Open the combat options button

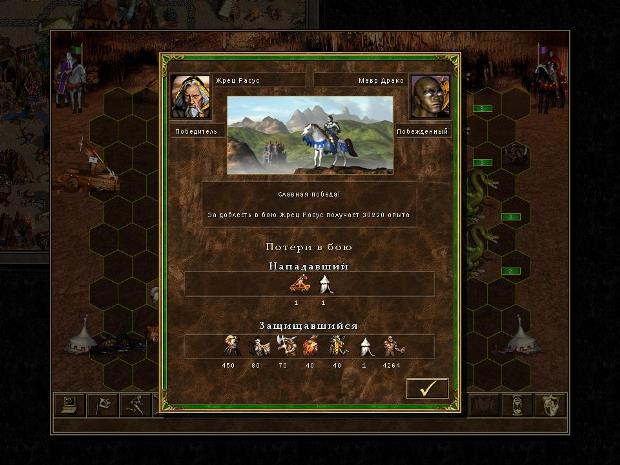pyautogui.click(x=69, y=406)
